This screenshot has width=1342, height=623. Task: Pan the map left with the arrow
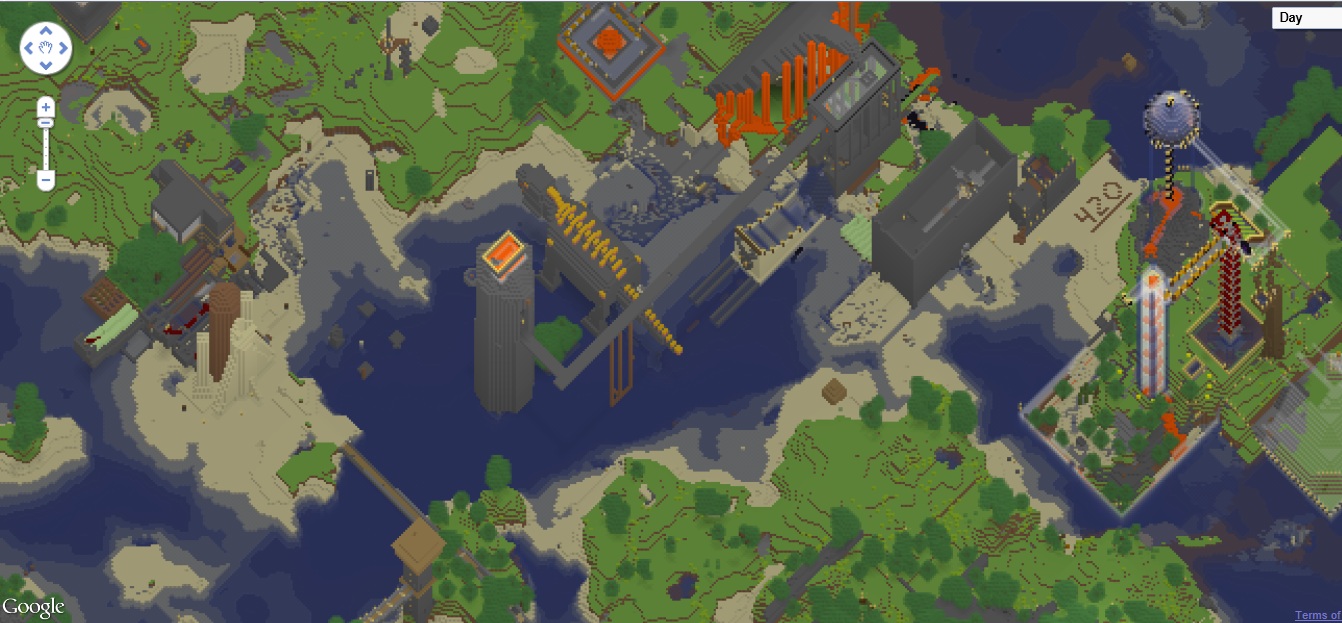tap(28, 48)
